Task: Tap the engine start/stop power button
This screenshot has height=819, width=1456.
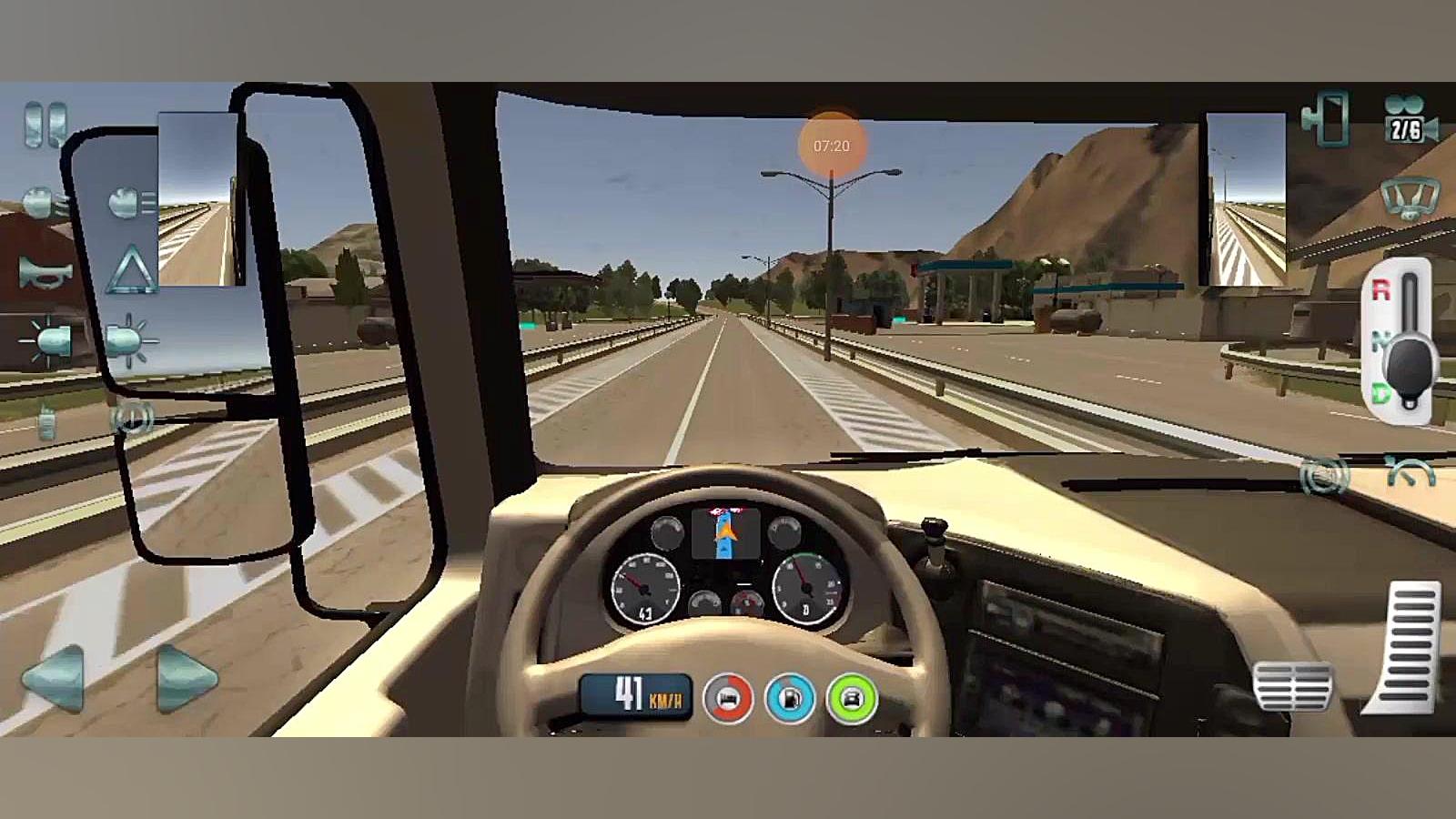Action: click(132, 418)
